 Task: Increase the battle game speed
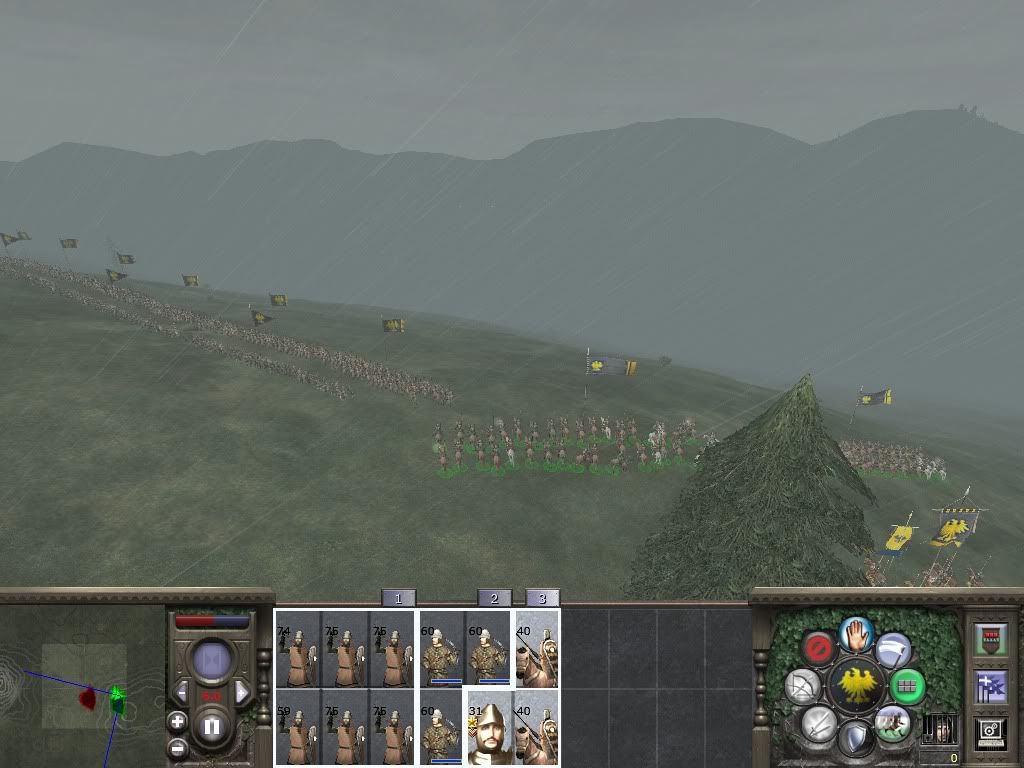[x=241, y=692]
